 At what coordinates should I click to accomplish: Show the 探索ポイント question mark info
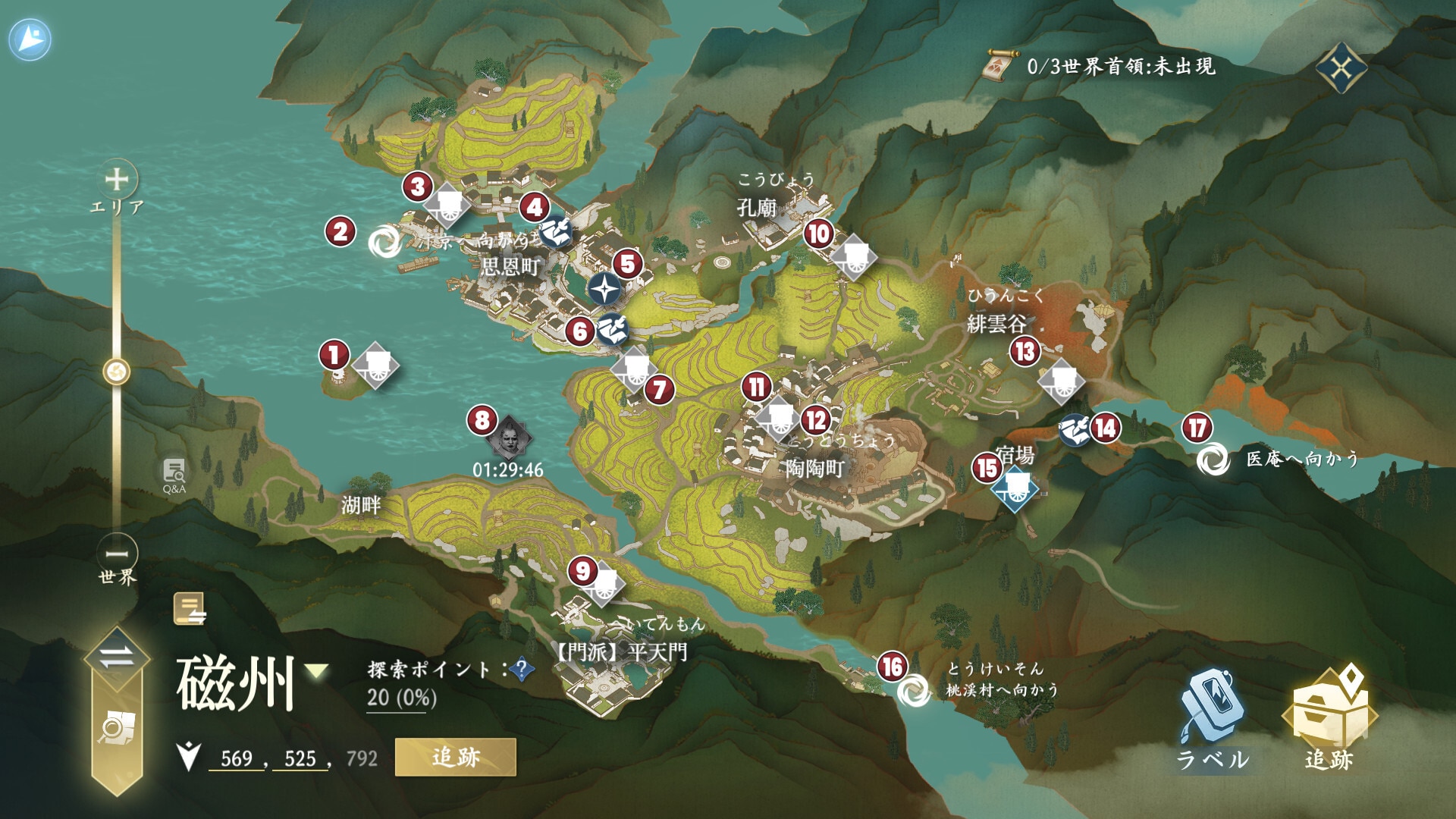click(521, 669)
